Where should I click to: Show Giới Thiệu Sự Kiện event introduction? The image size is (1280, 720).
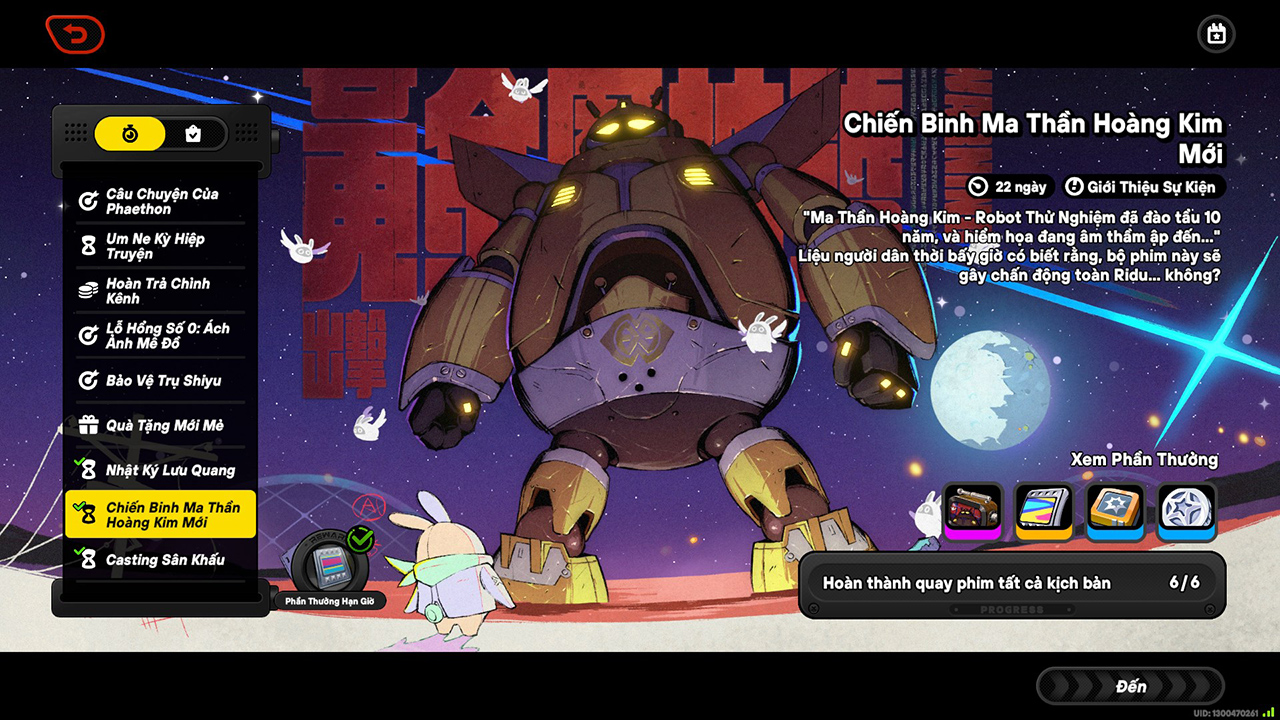[1143, 187]
